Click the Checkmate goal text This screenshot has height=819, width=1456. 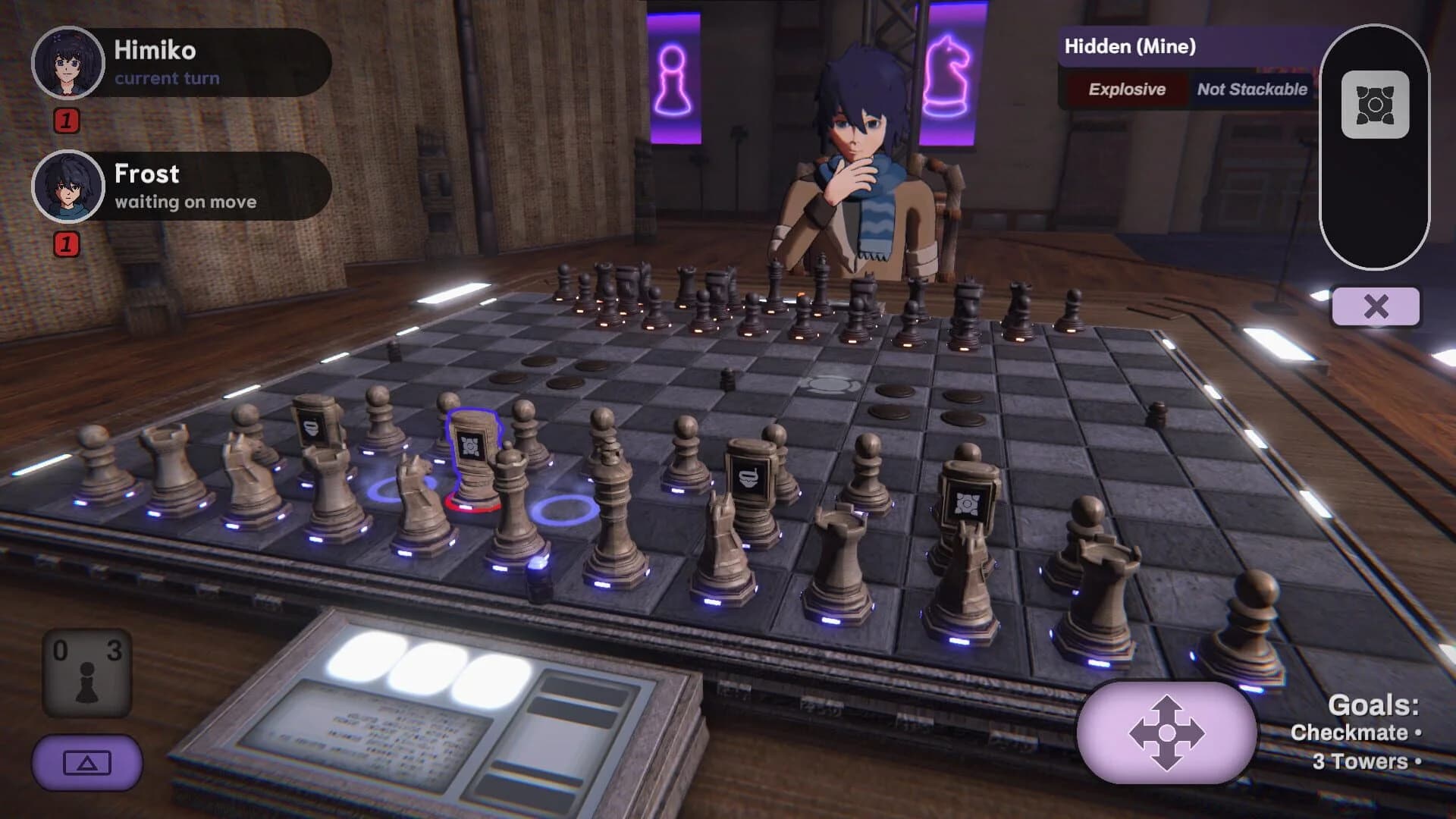[1354, 732]
